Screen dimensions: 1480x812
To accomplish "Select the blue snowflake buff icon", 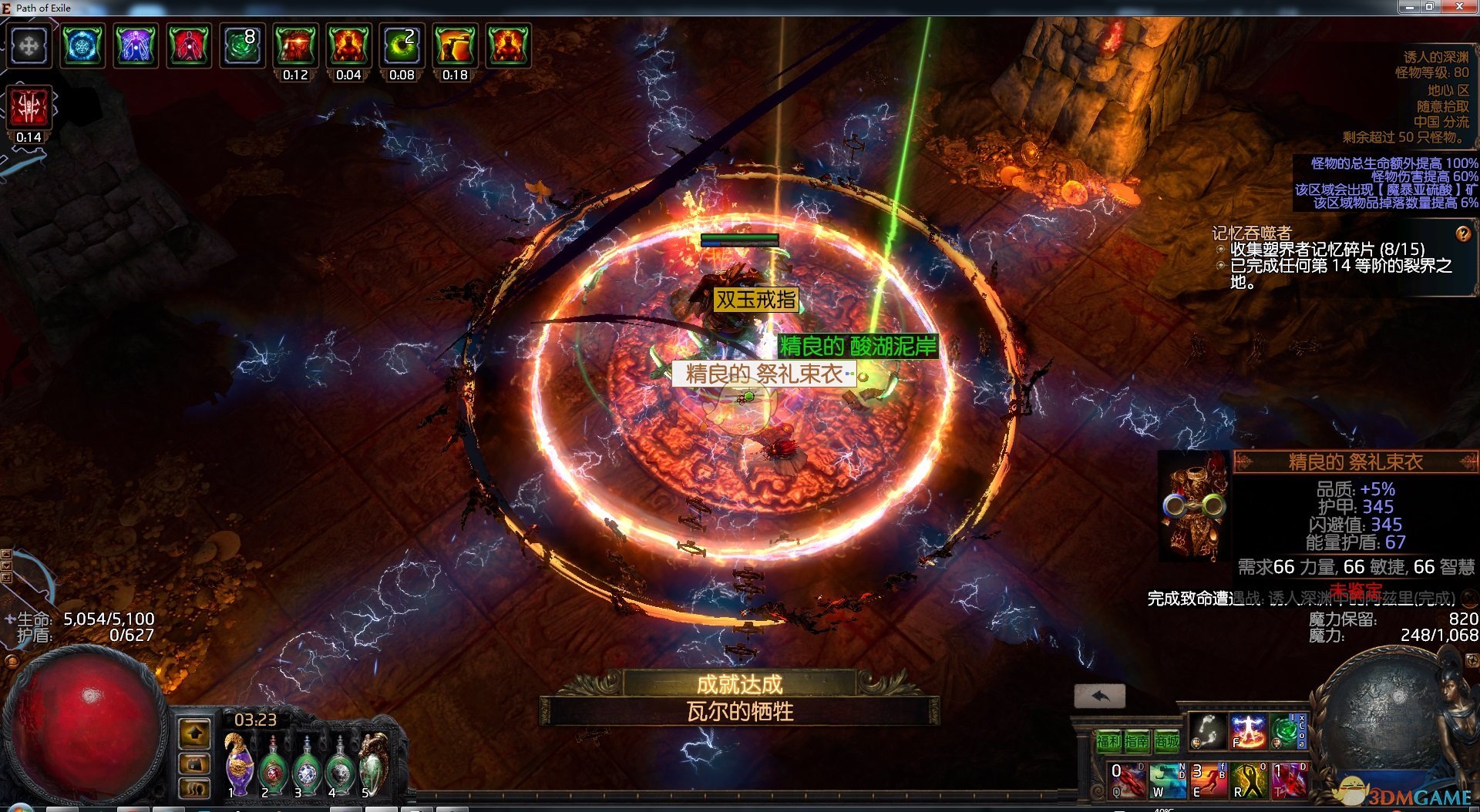I will click(82, 46).
